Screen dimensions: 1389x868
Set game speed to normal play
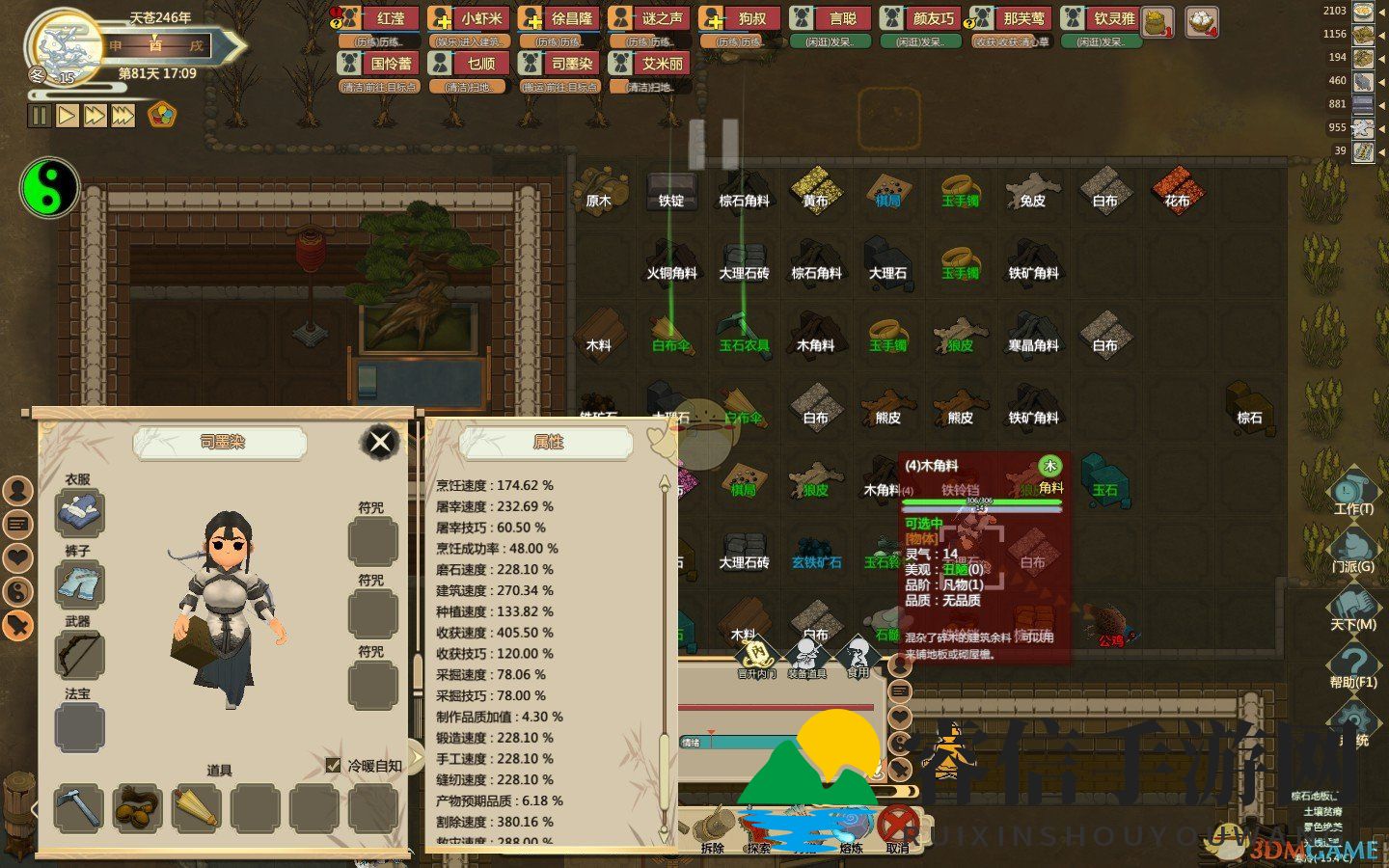[67, 117]
